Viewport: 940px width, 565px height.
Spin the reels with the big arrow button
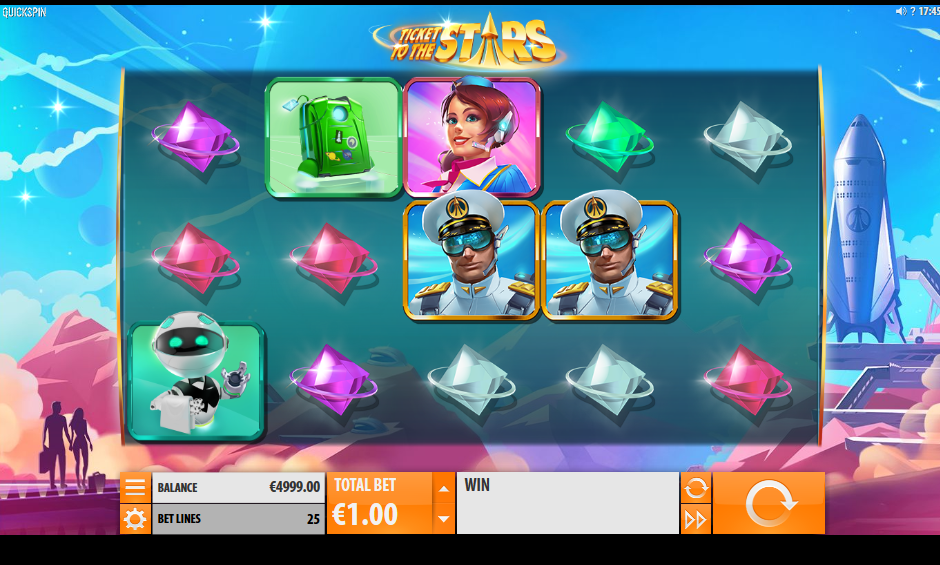(x=769, y=503)
